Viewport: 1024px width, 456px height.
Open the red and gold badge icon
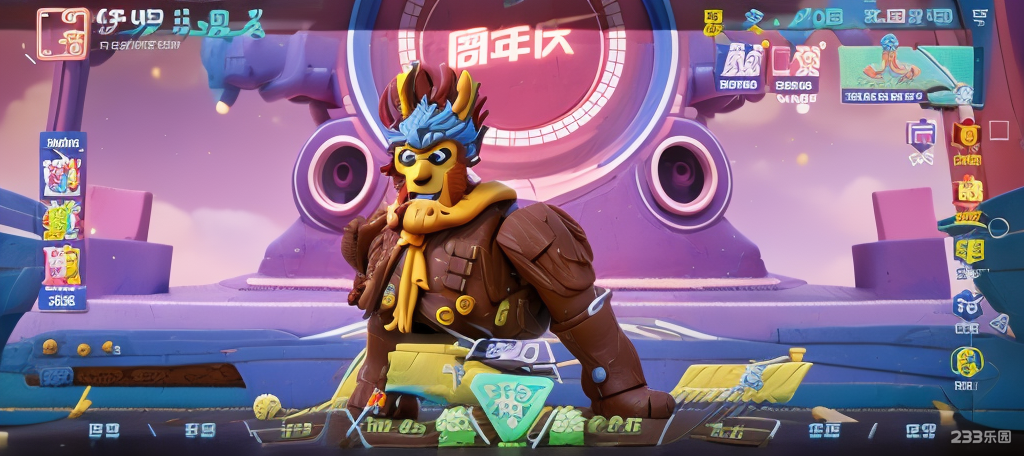[x=966, y=135]
